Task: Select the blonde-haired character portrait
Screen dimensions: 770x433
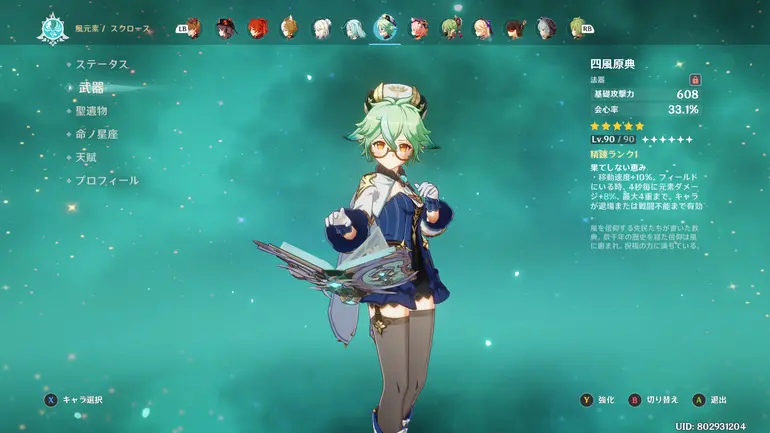Action: click(481, 28)
